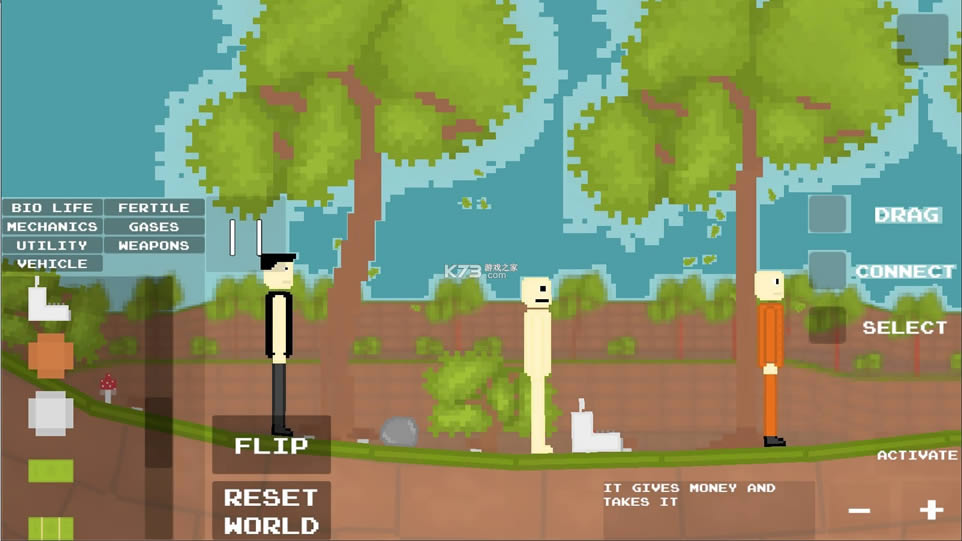
Task: Select the white toilet item in palette
Action: 48,301
